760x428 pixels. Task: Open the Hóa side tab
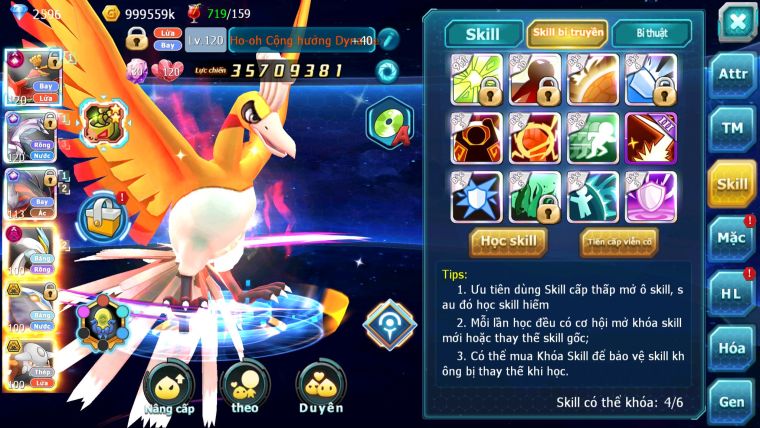coord(732,347)
